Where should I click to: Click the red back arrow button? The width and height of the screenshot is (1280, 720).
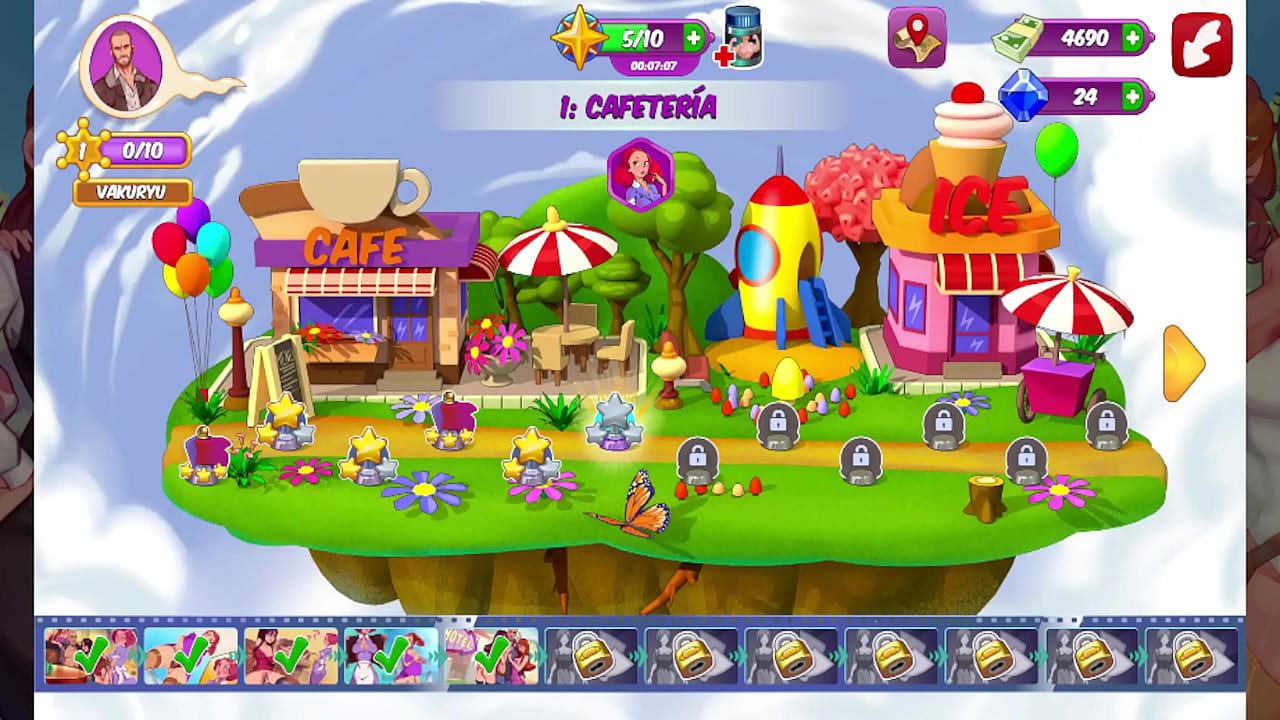1201,44
